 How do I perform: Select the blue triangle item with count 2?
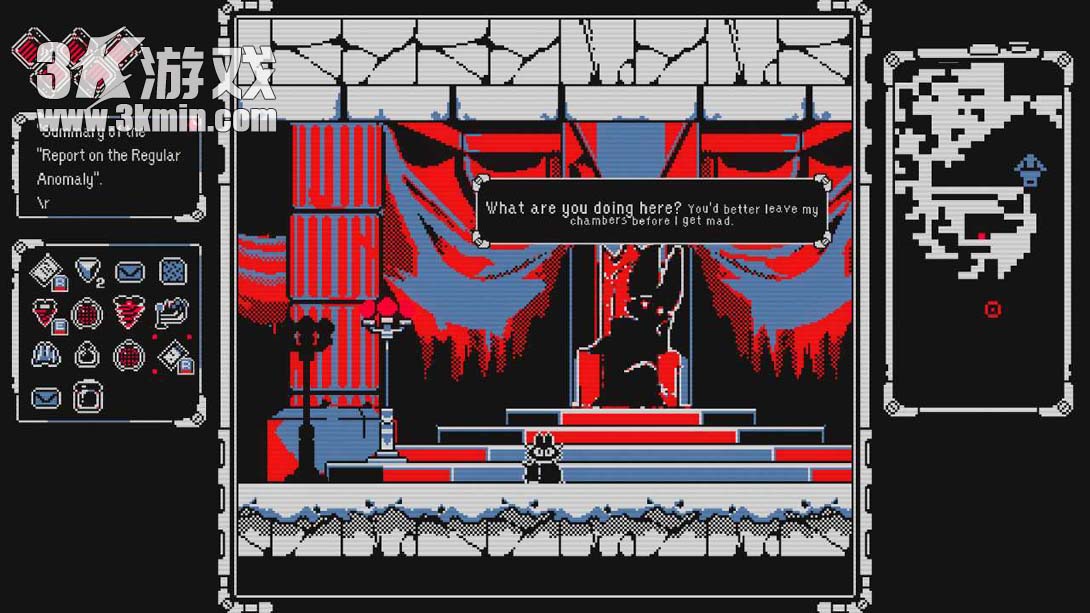(x=88, y=270)
